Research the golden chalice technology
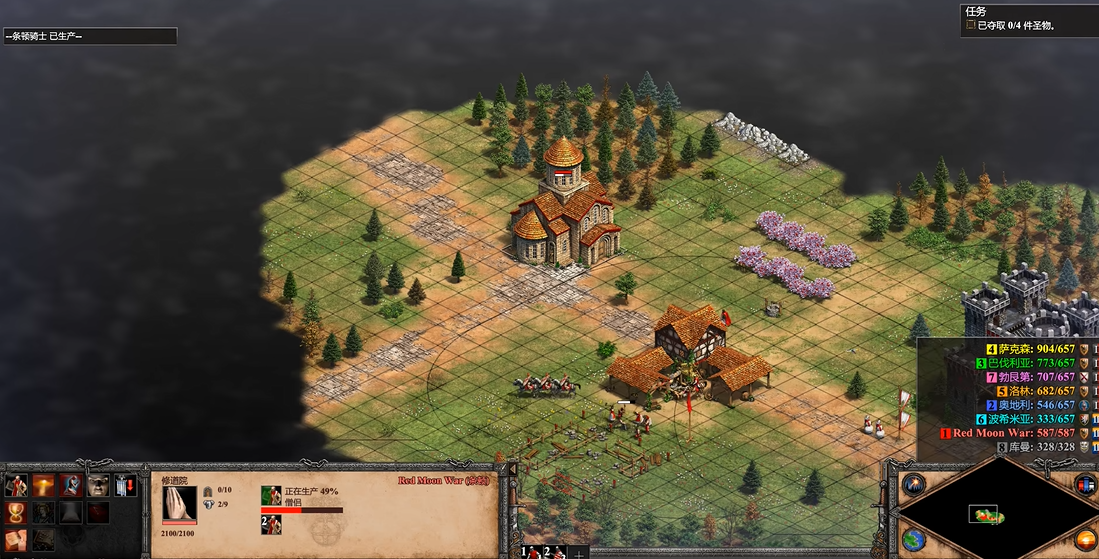 (x=17, y=512)
